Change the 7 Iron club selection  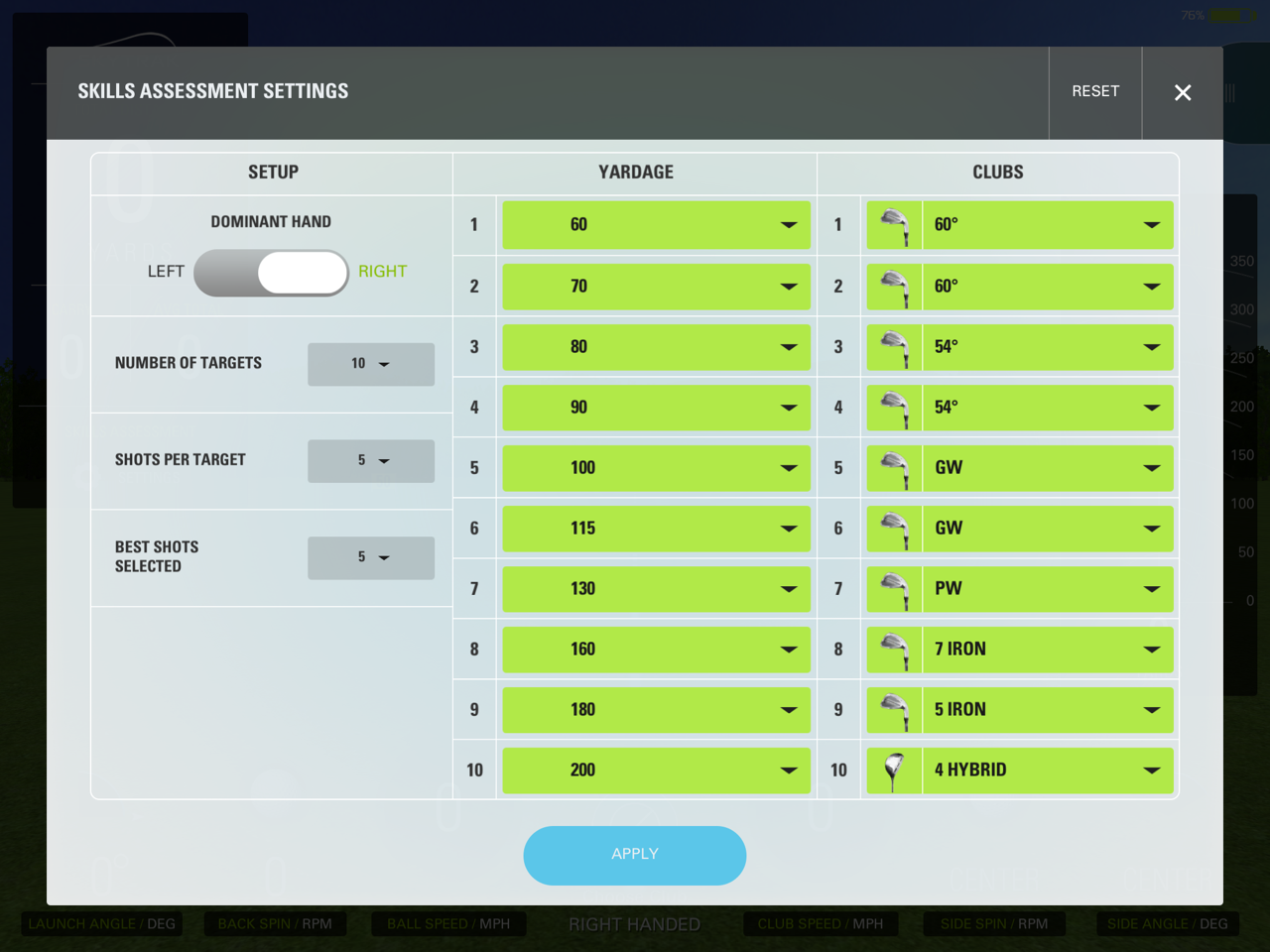click(1046, 650)
